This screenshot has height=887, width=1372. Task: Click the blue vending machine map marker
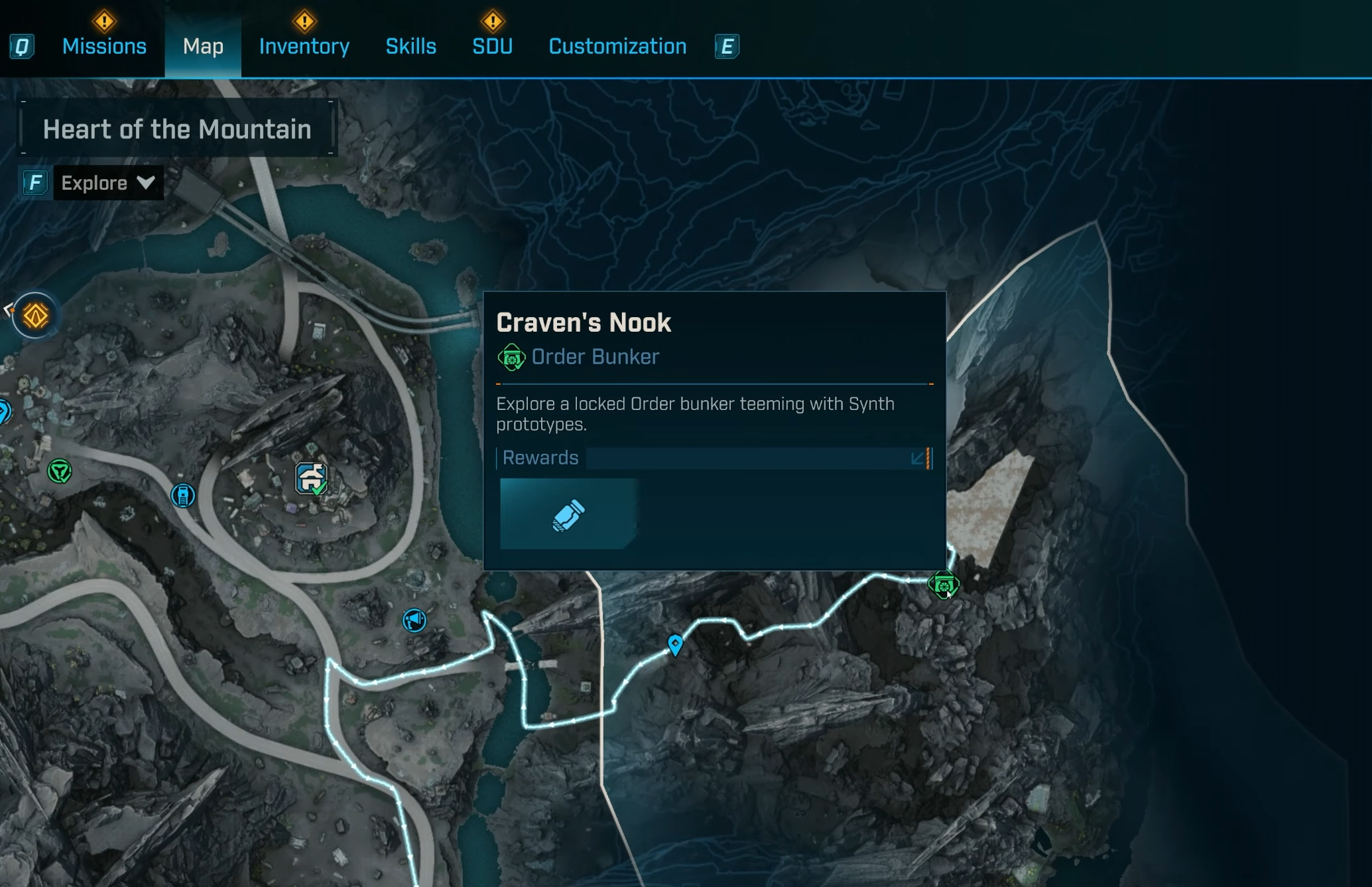[183, 495]
